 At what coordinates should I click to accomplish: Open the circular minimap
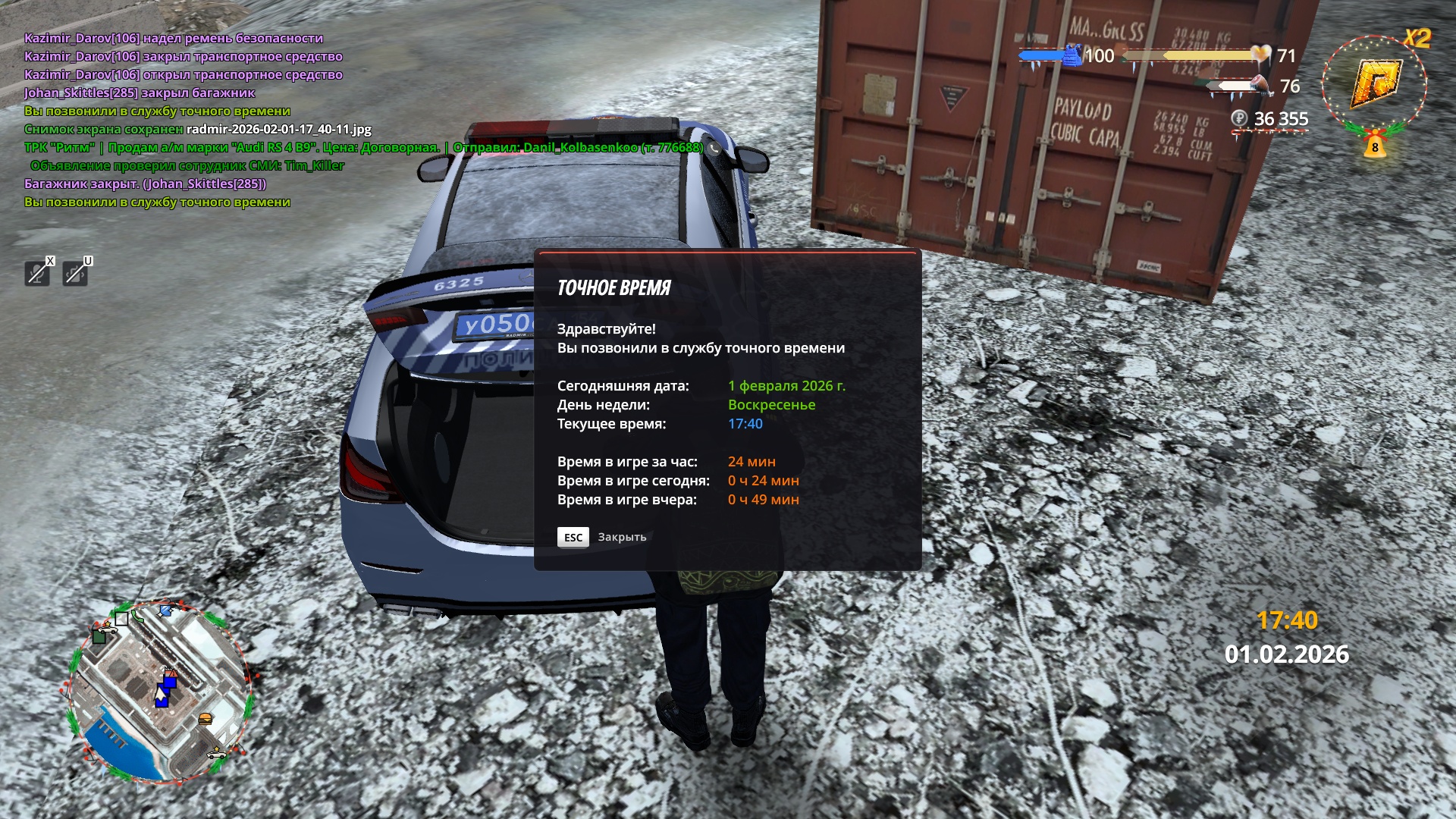pyautogui.click(x=159, y=692)
